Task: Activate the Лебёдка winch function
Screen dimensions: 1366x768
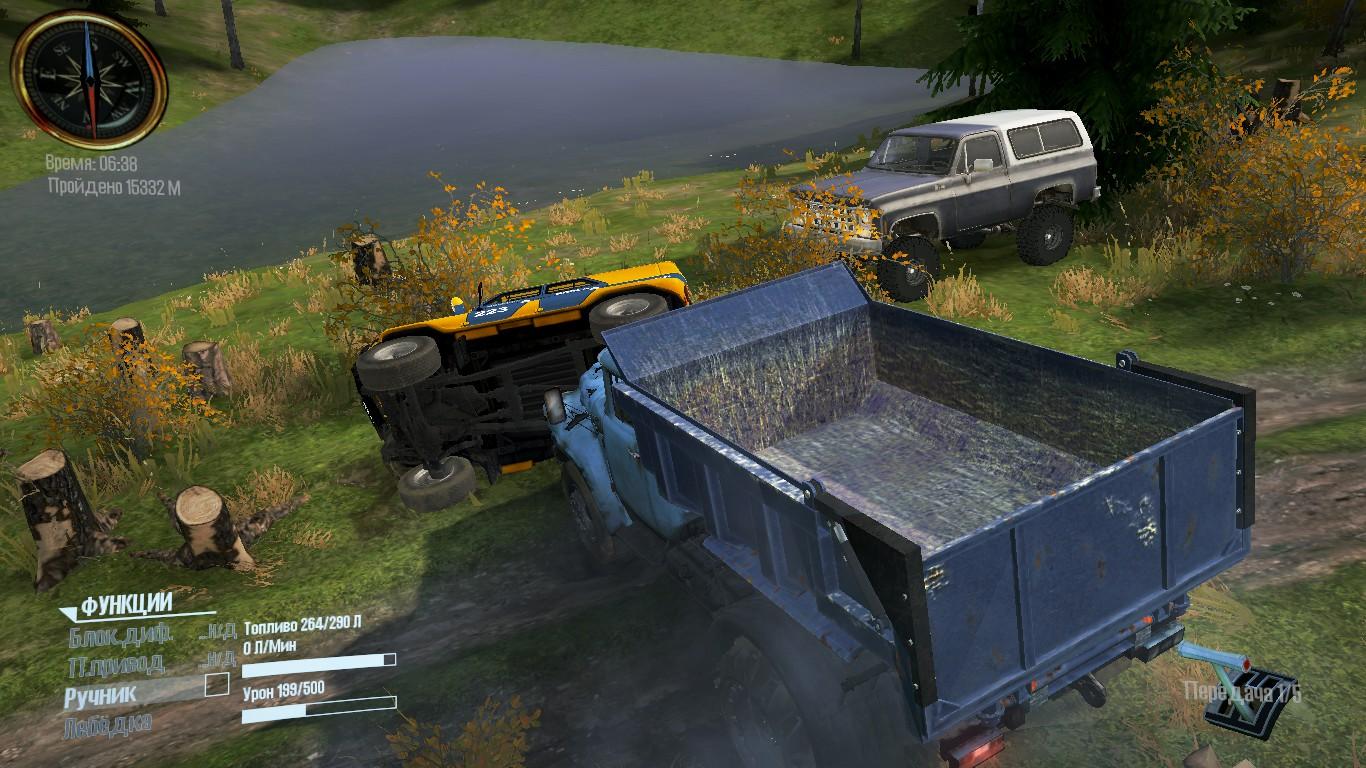Action: click(108, 724)
